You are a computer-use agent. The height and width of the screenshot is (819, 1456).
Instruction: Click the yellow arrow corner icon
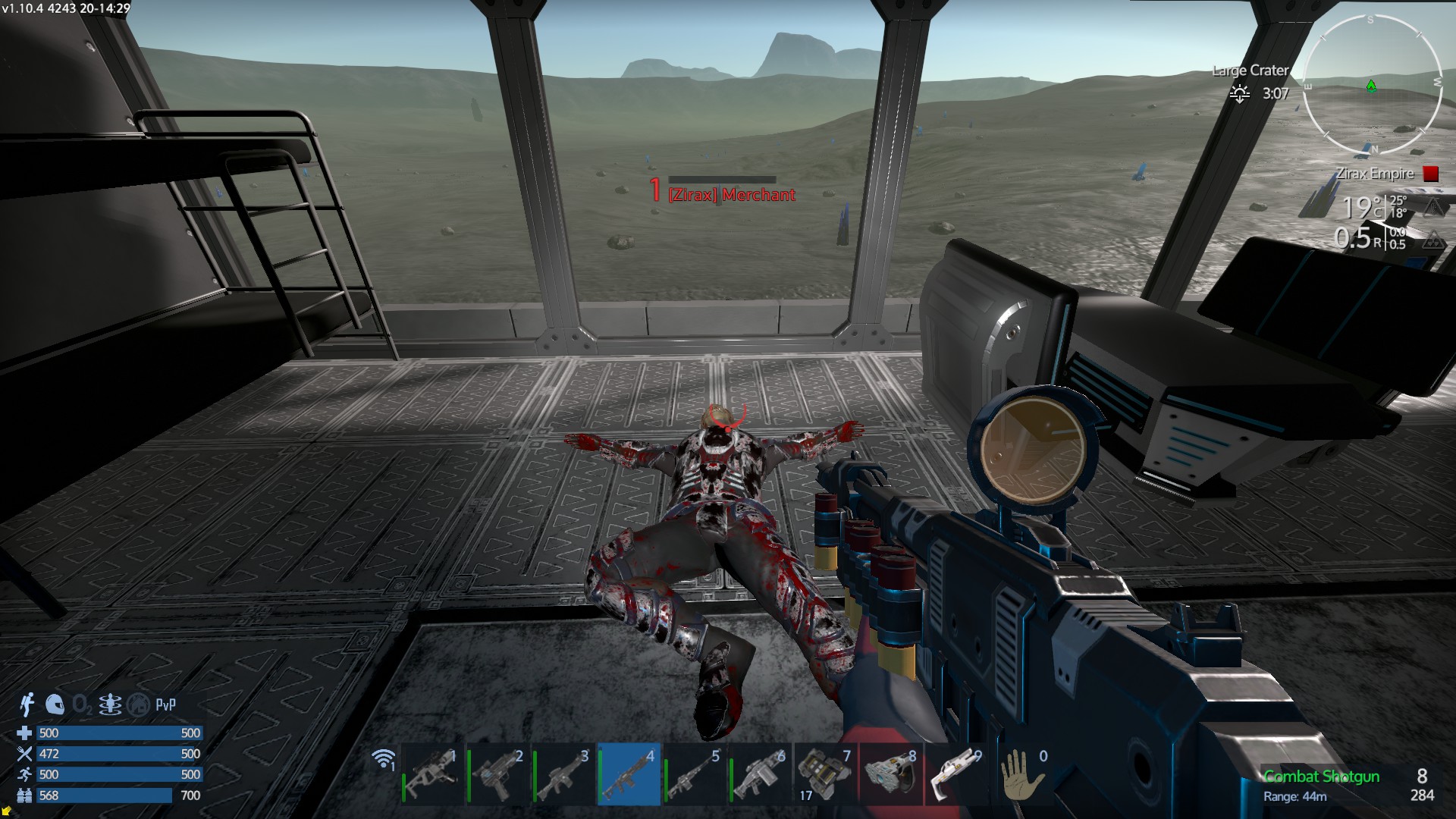(7, 812)
